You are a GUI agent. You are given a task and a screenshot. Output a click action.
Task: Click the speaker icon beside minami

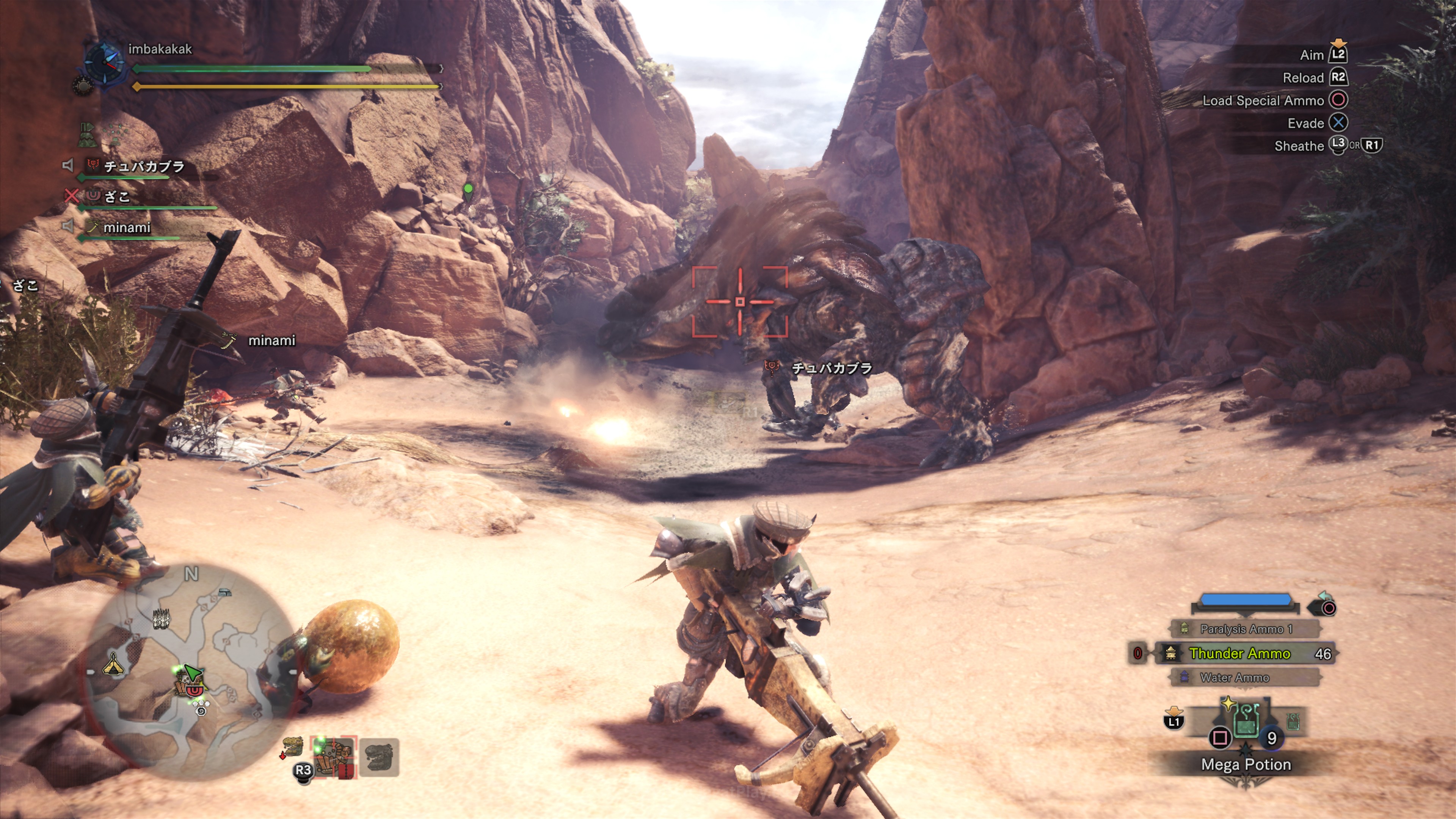[68, 227]
